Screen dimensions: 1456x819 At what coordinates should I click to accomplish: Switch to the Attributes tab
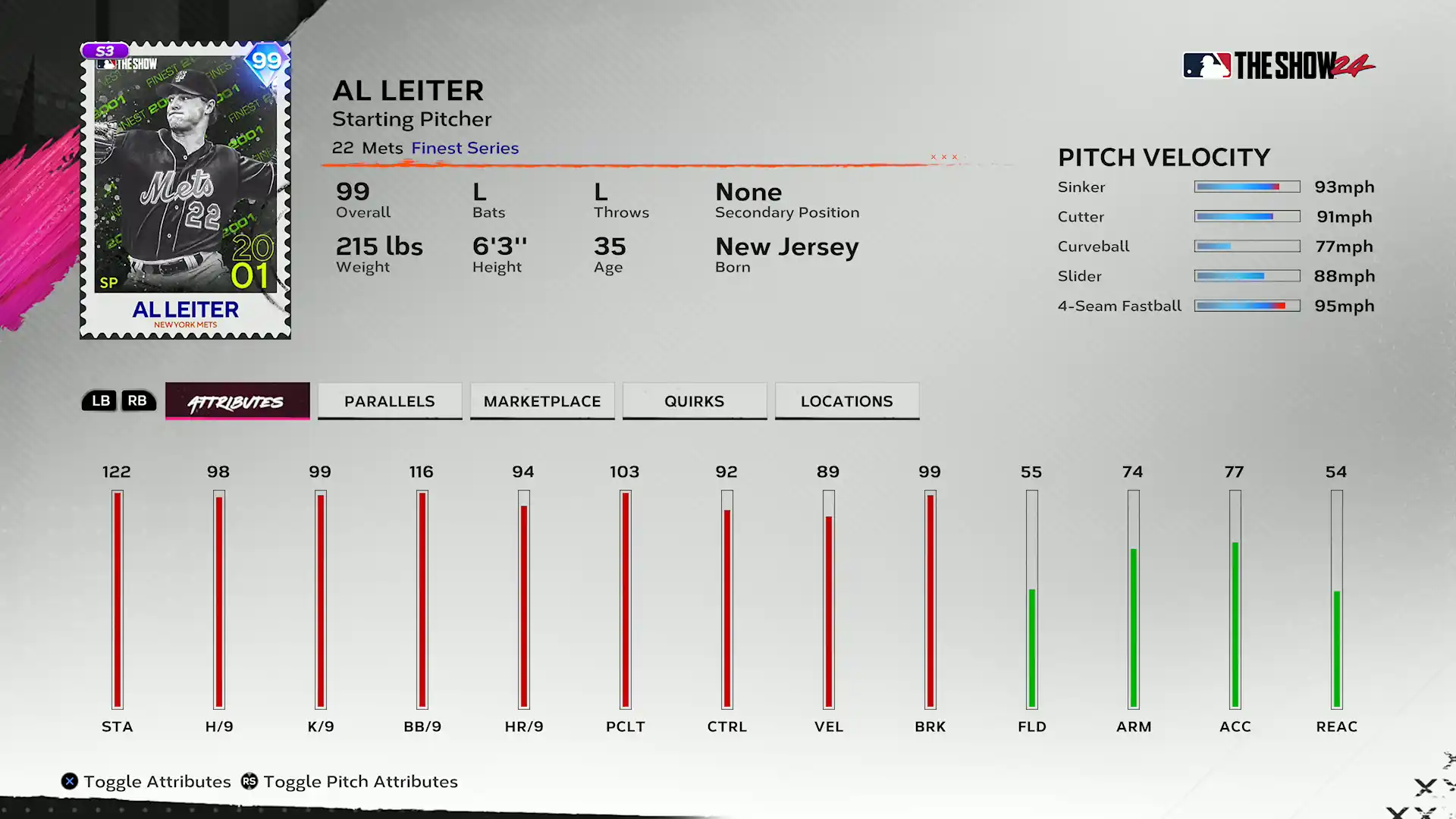coord(237,401)
